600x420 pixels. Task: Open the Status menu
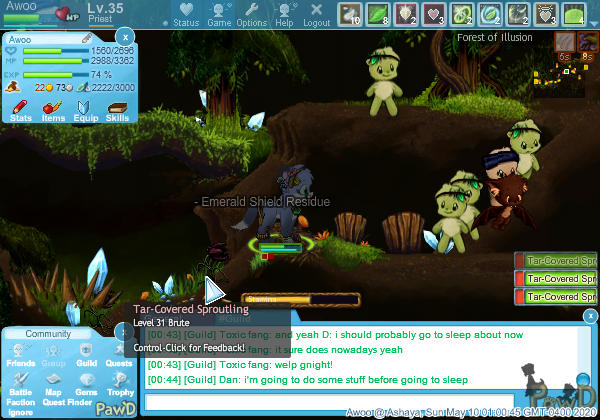tap(186, 14)
